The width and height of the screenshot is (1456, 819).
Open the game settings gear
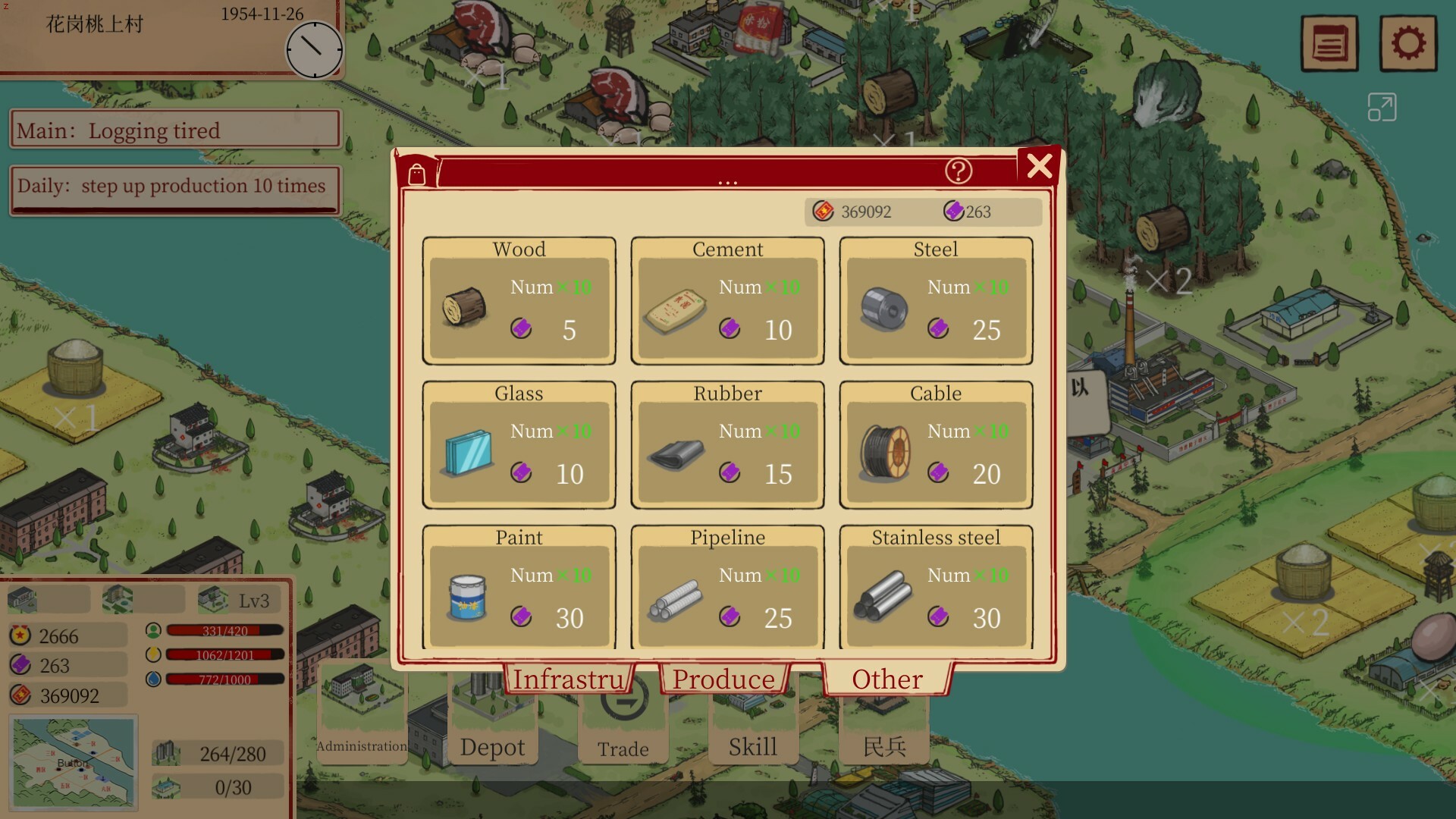(1410, 43)
